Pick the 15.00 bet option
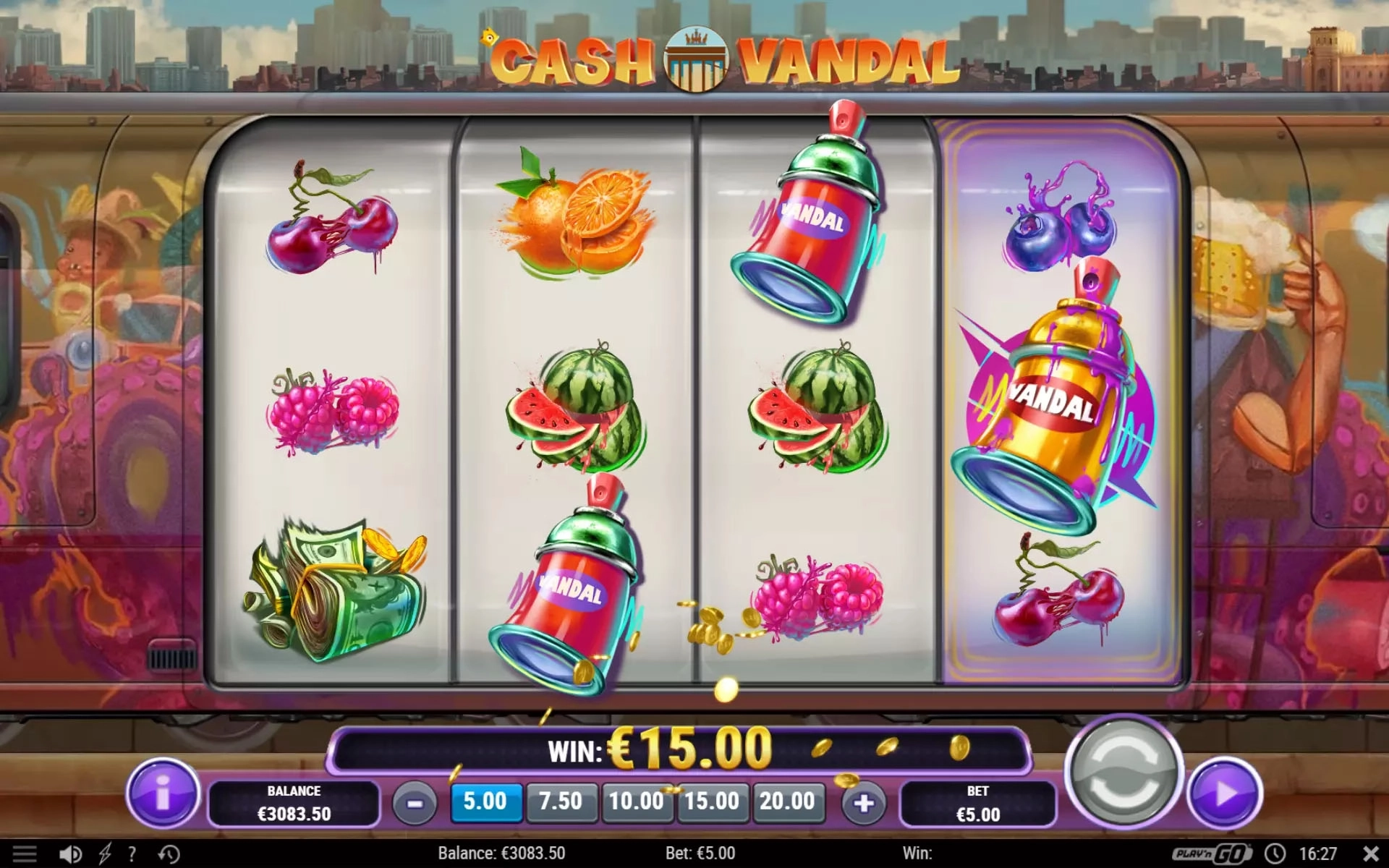 pos(712,801)
